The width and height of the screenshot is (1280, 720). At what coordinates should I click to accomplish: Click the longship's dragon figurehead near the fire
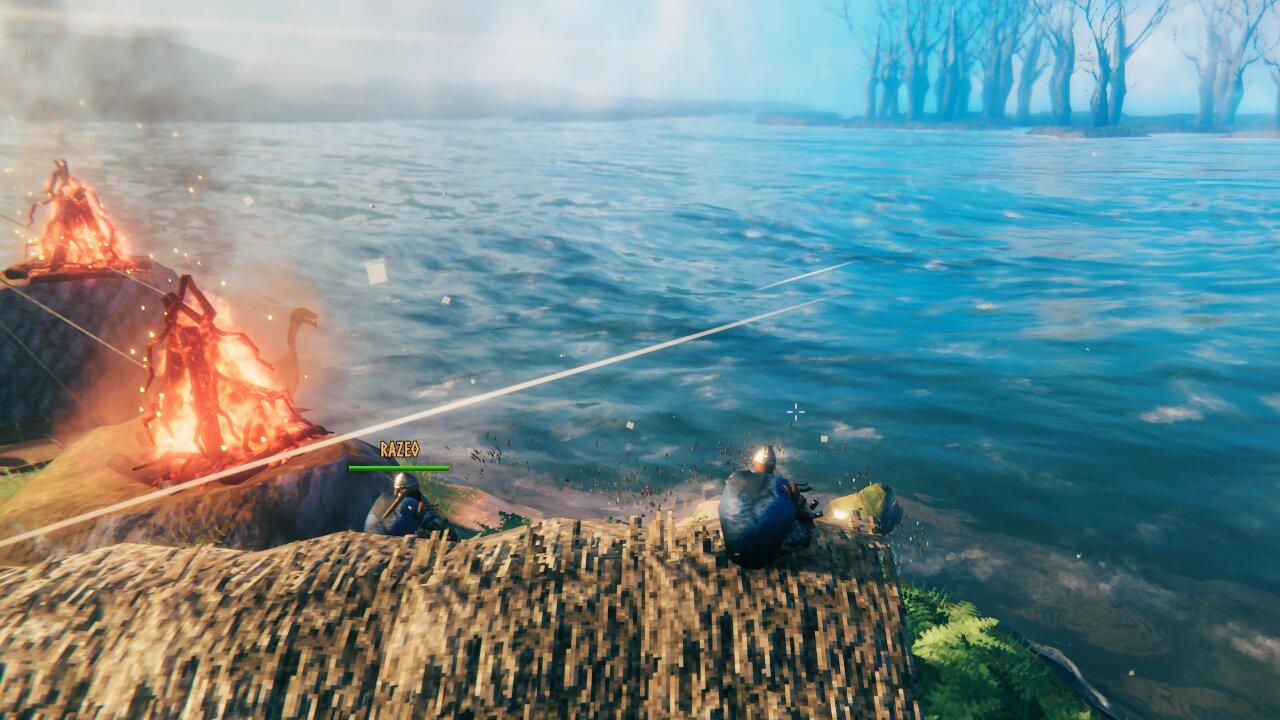[x=303, y=320]
